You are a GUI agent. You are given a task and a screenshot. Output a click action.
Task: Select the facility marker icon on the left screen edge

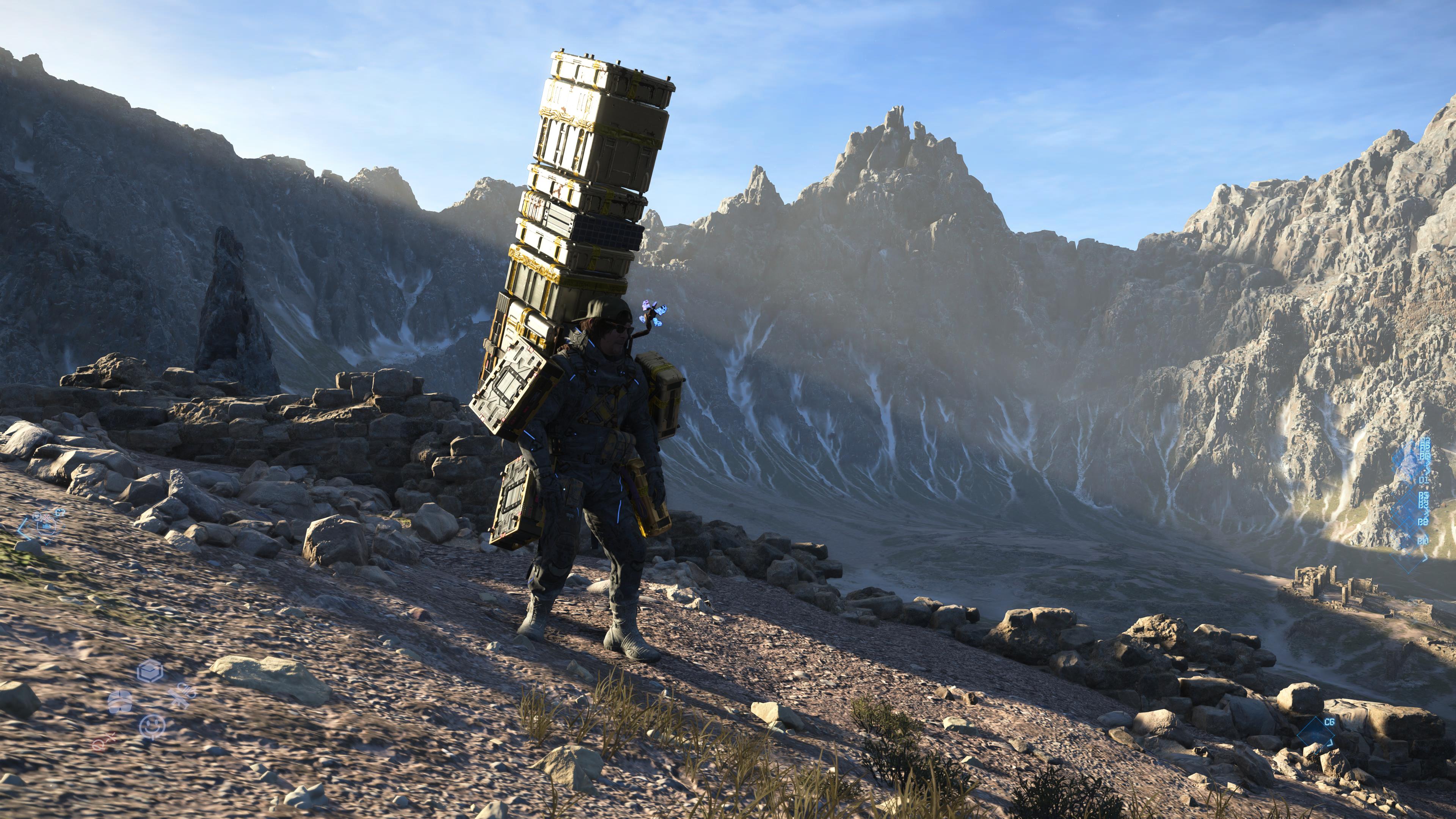pos(46,527)
